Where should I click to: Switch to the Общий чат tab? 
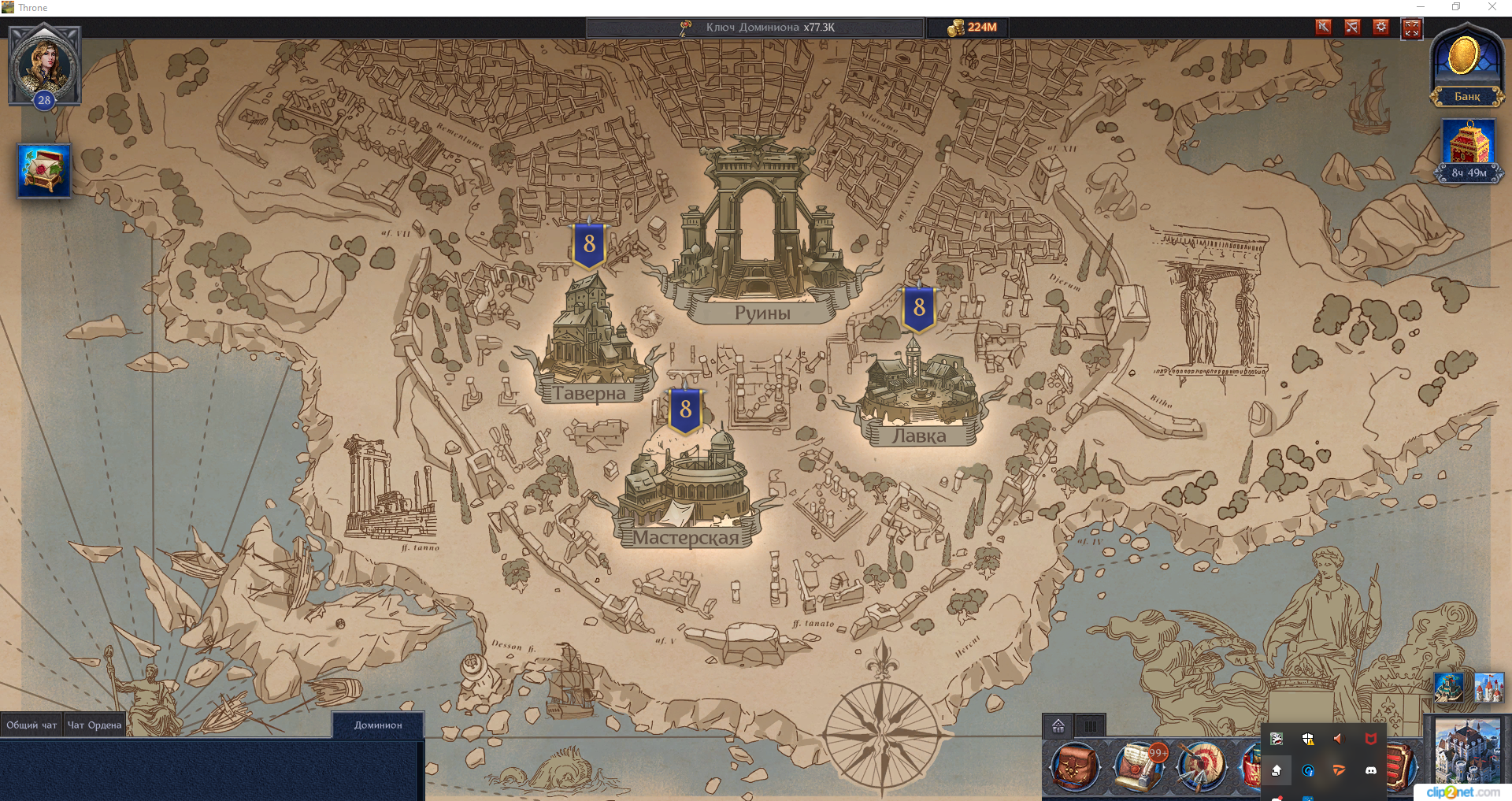coord(31,724)
